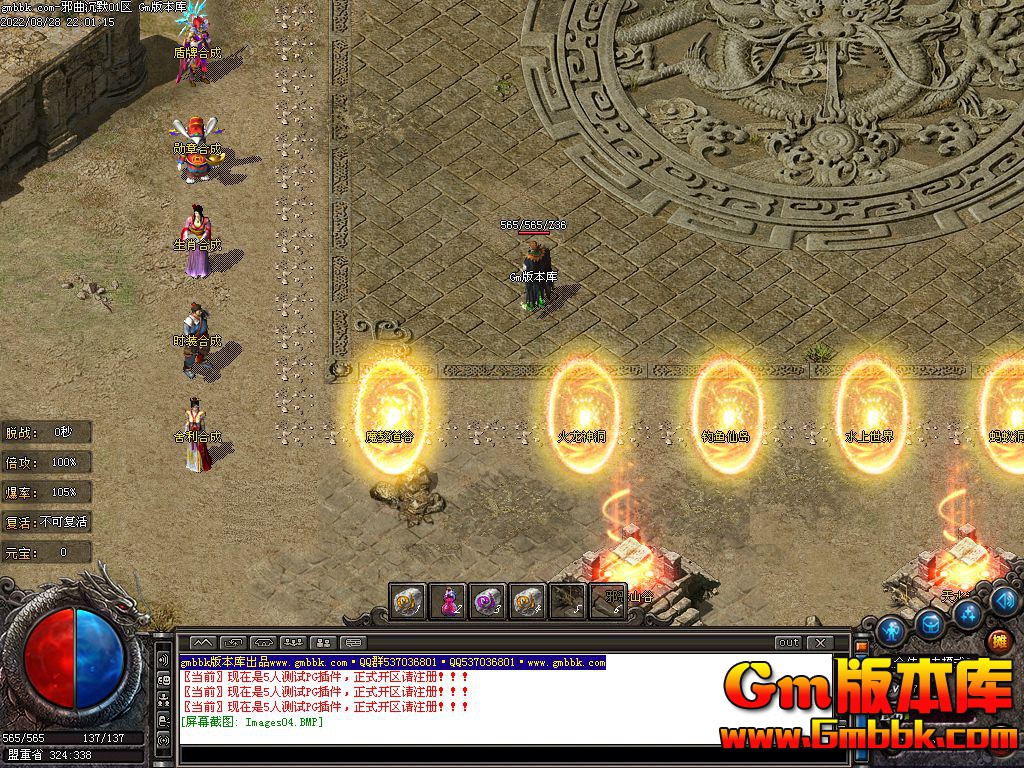Select the pink potion in hotbar slot 2
The height and width of the screenshot is (768, 1024).
[449, 601]
